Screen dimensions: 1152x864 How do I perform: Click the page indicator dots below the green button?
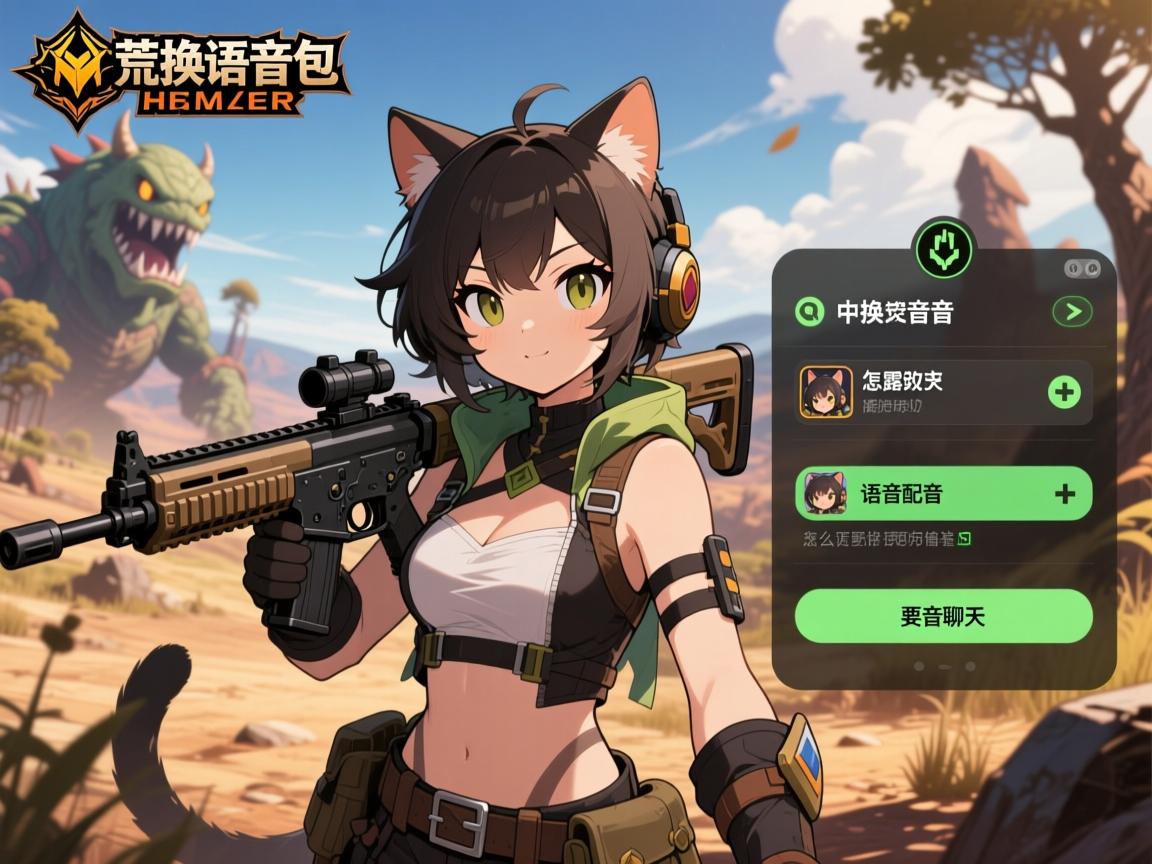[x=944, y=665]
